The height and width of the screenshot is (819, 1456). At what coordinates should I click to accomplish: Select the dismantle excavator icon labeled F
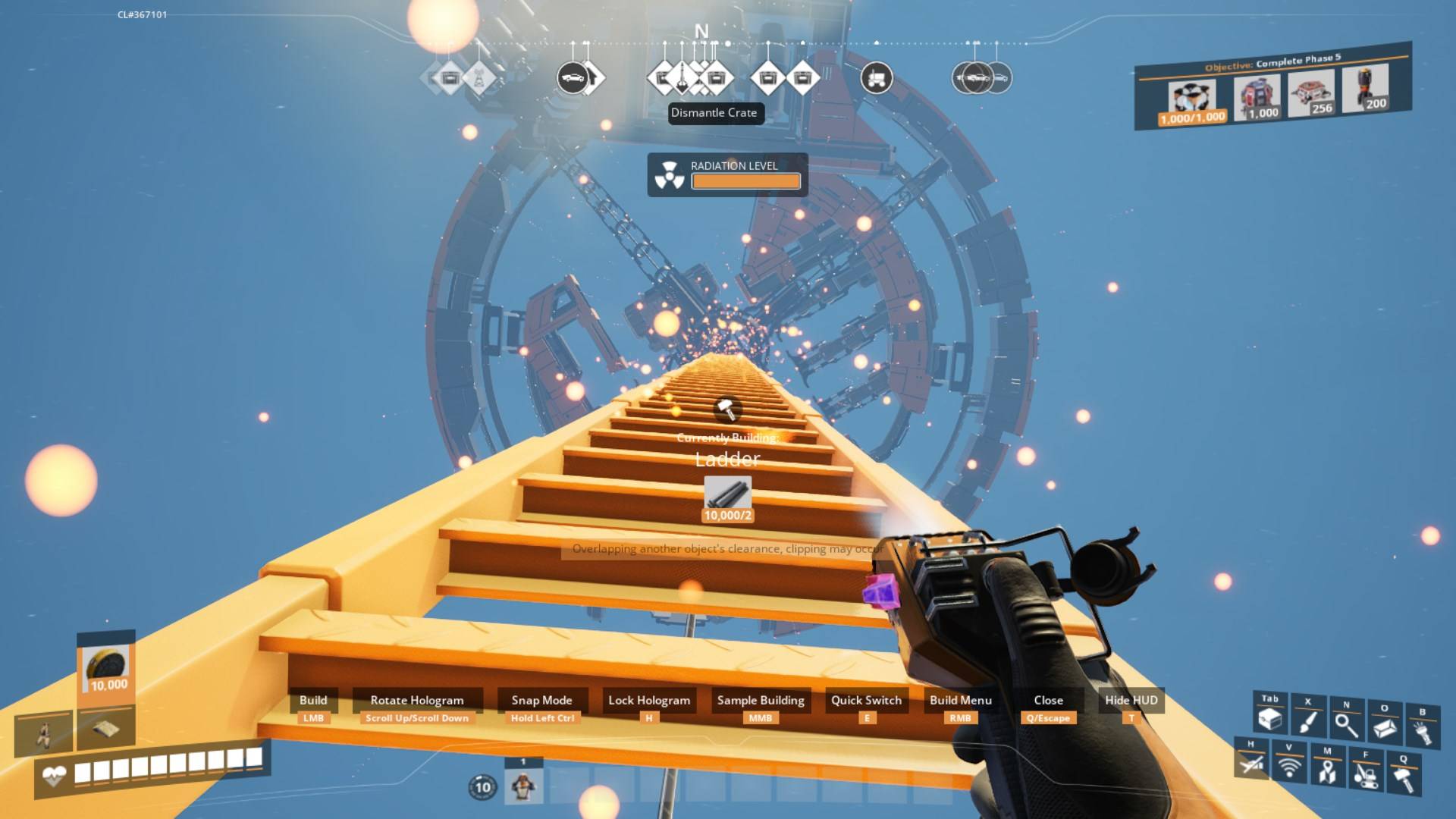[x=1365, y=771]
